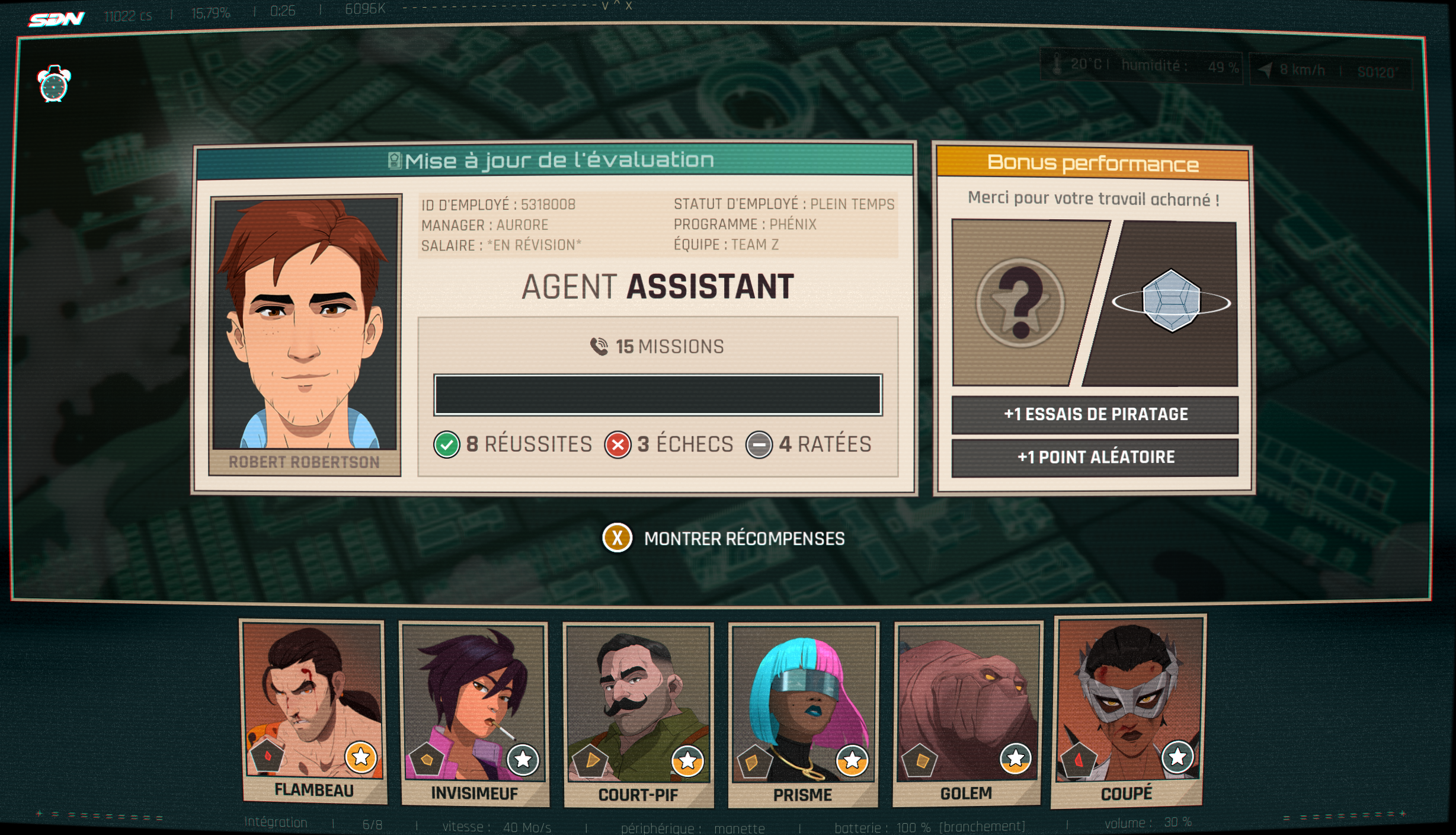Show rewards with Montrer Récompenses
This screenshot has height=835, width=1456.
[x=724, y=538]
